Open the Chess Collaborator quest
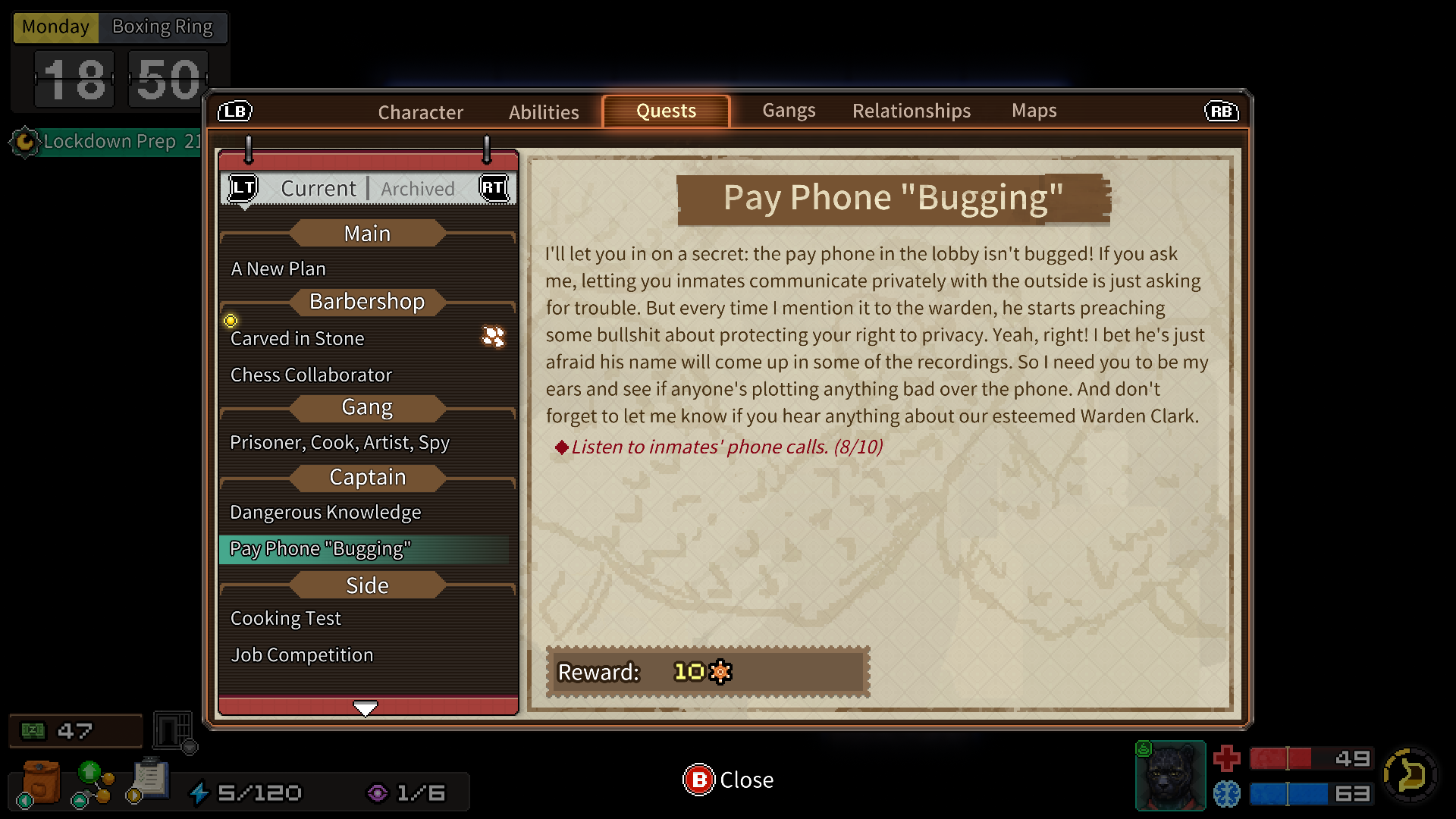Image resolution: width=1456 pixels, height=819 pixels. pos(311,375)
